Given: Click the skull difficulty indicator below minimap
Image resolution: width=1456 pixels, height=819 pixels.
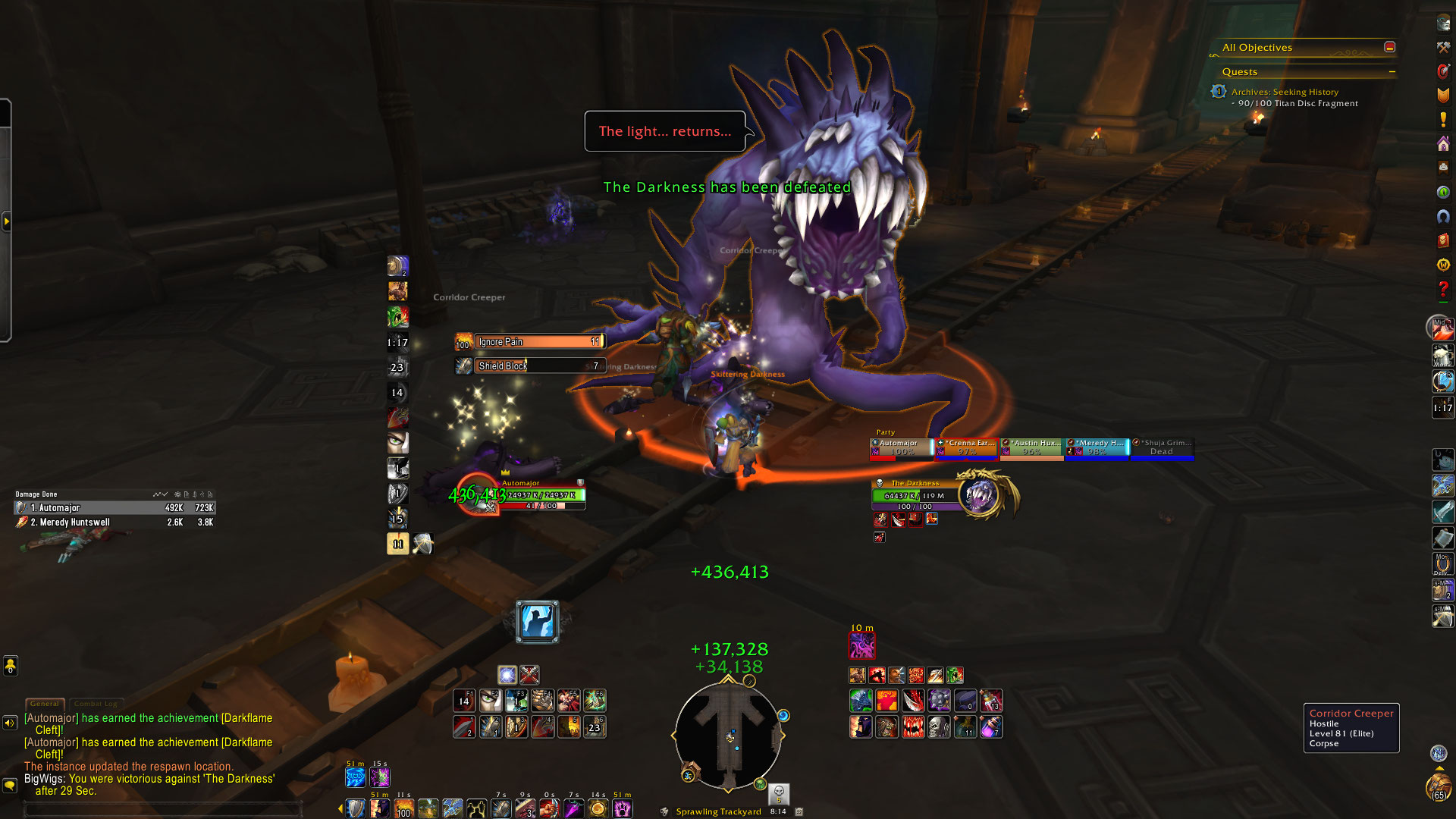Looking at the screenshot, I should pos(779,793).
